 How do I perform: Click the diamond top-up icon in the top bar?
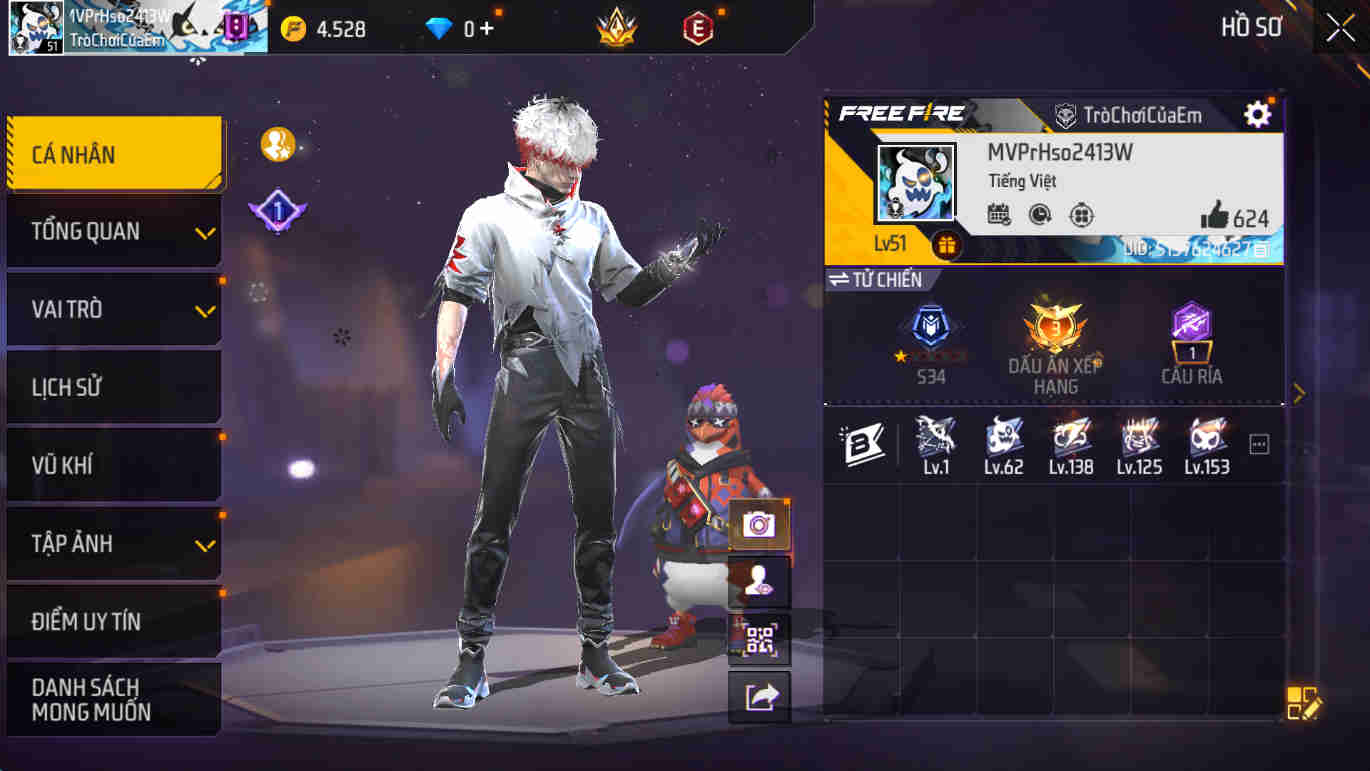[x=455, y=29]
